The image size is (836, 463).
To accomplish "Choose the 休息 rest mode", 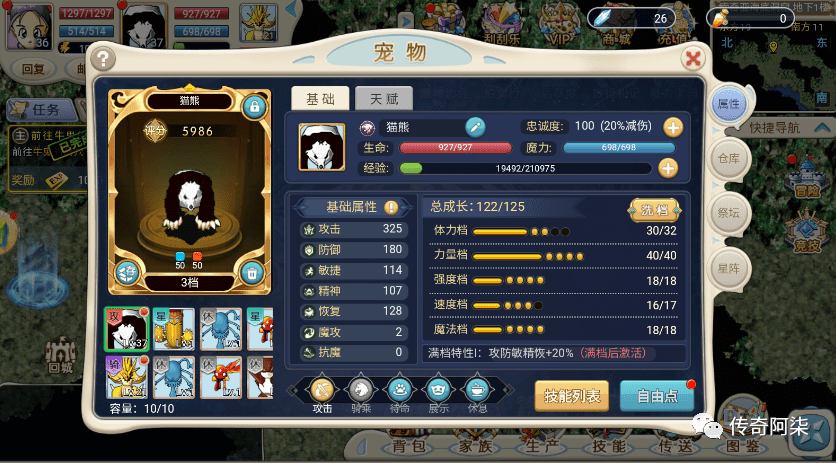I will pyautogui.click(x=477, y=389).
